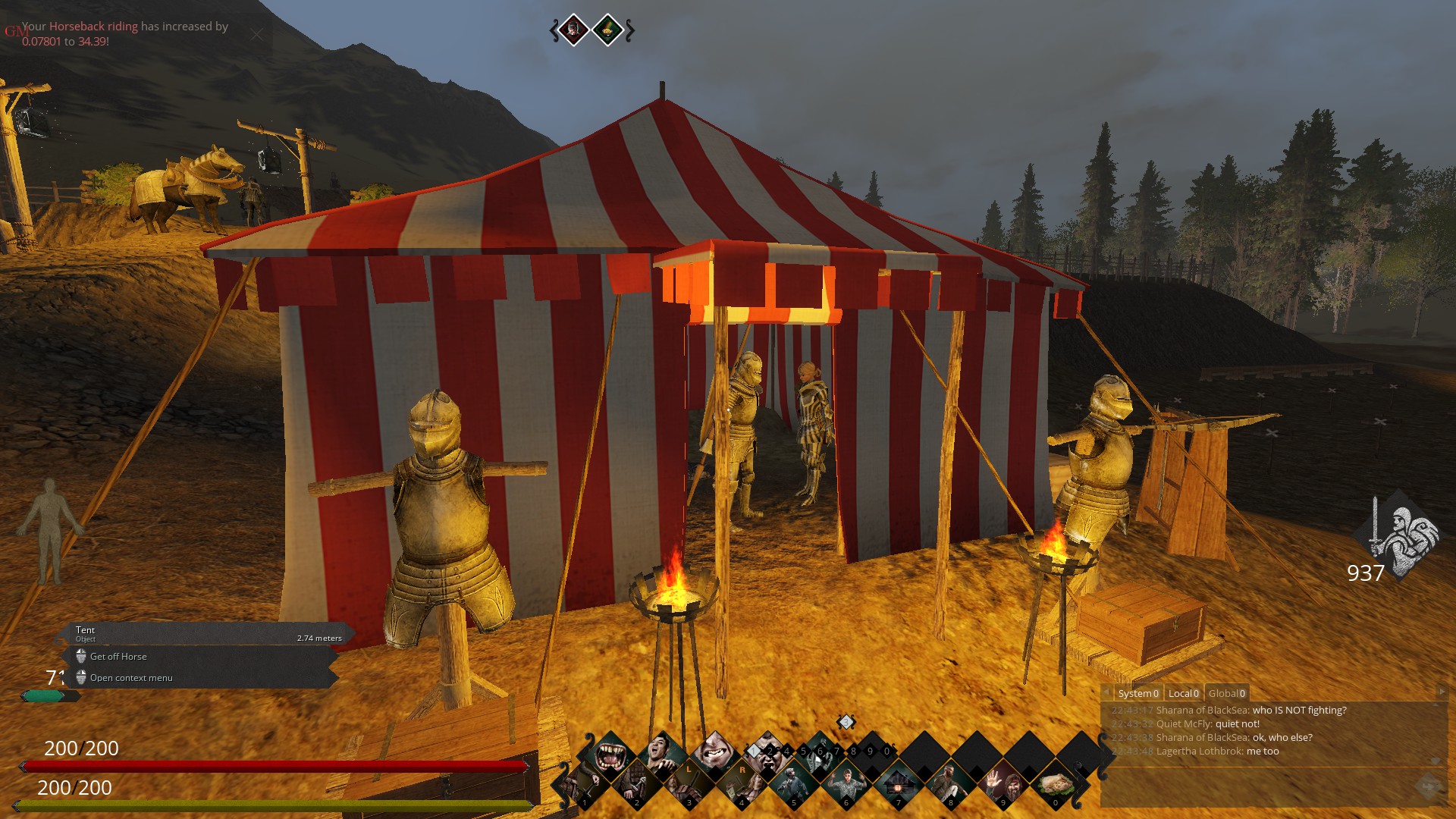Dismiss the Horseback riding skill notification
This screenshot has height=819, width=1456.
tap(257, 34)
